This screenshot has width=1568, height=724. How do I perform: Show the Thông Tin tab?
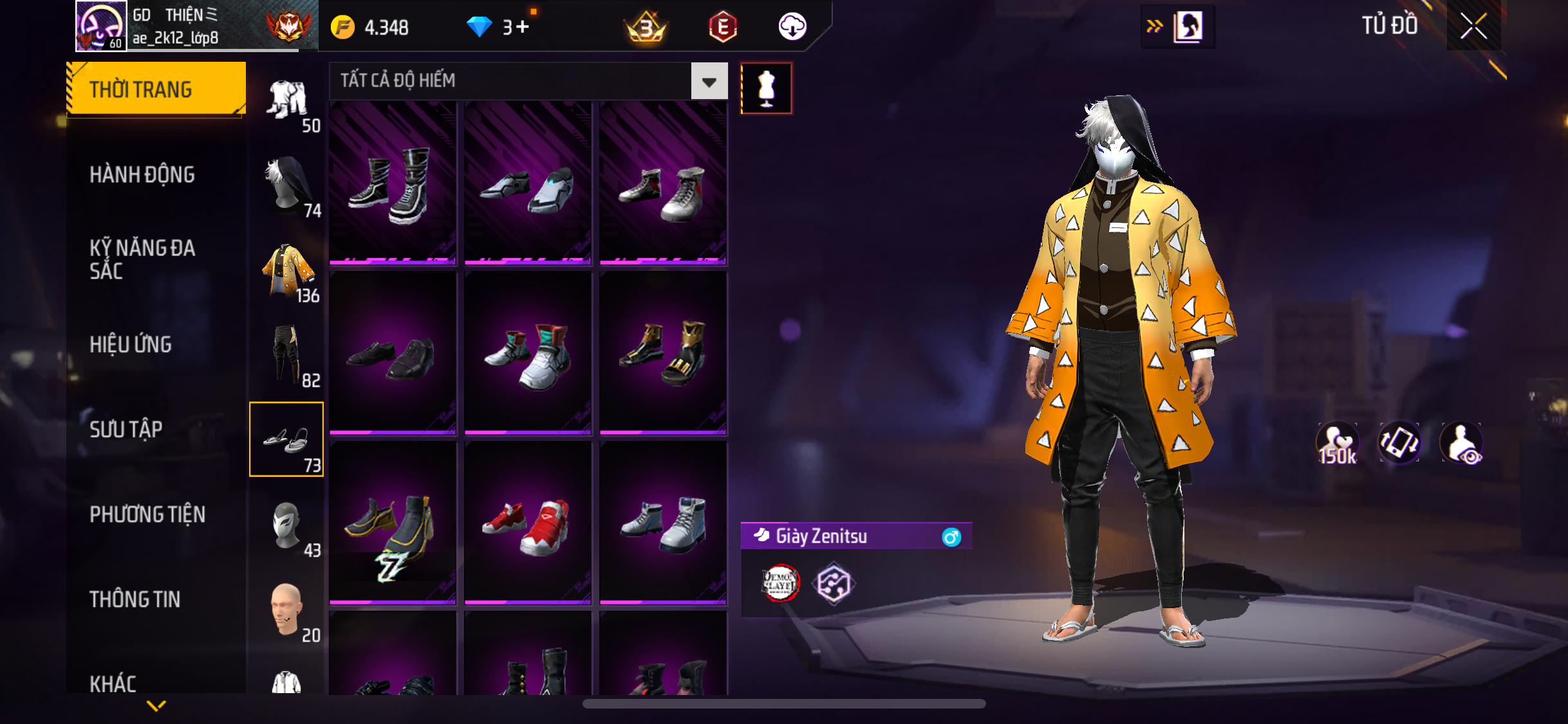pyautogui.click(x=135, y=599)
